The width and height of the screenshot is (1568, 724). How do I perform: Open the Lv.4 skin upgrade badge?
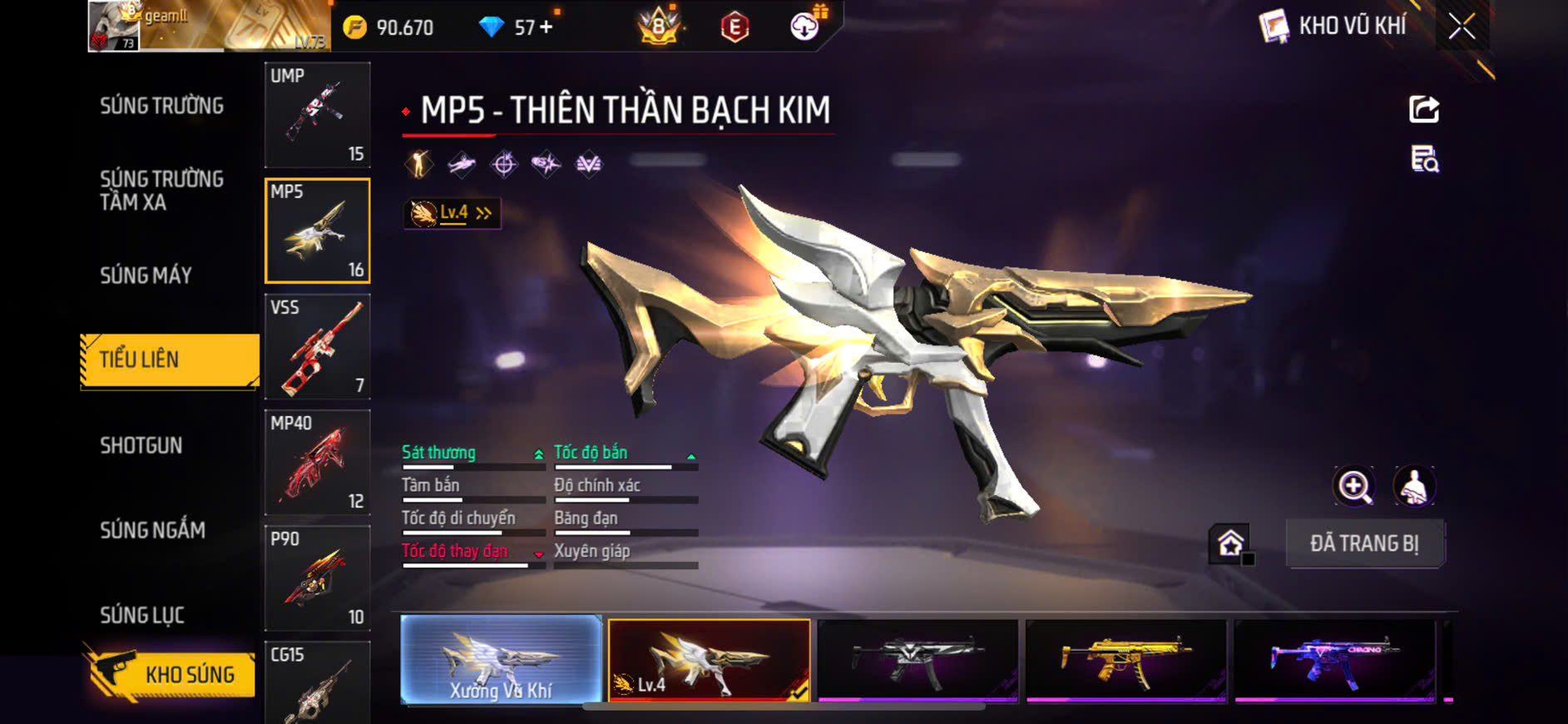[453, 214]
